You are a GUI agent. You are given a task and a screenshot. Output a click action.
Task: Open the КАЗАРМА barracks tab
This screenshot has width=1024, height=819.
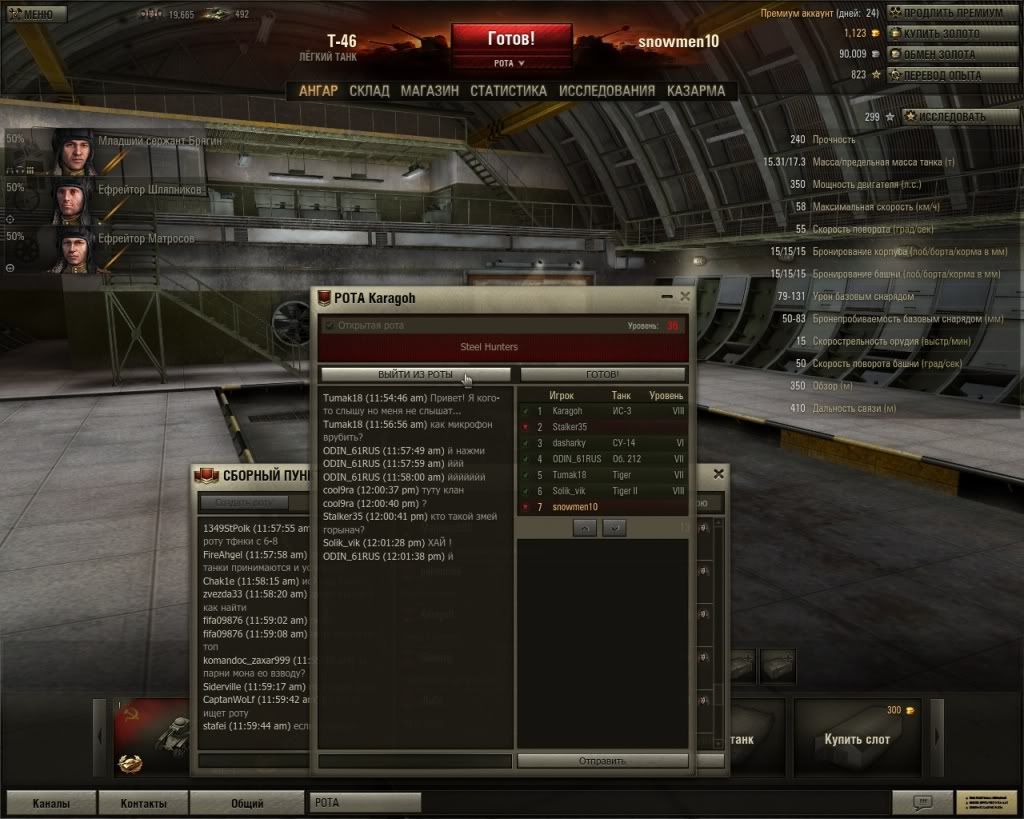point(696,90)
